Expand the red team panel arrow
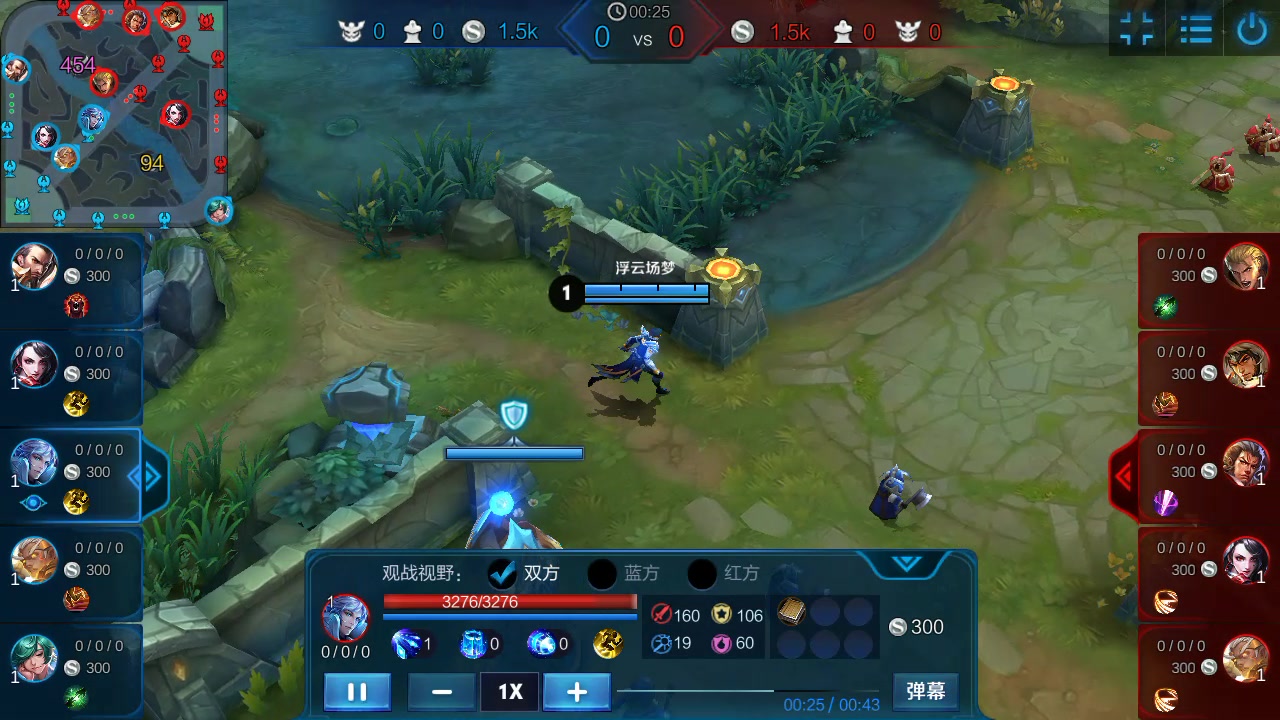Viewport: 1280px width, 720px height. click(x=1123, y=477)
